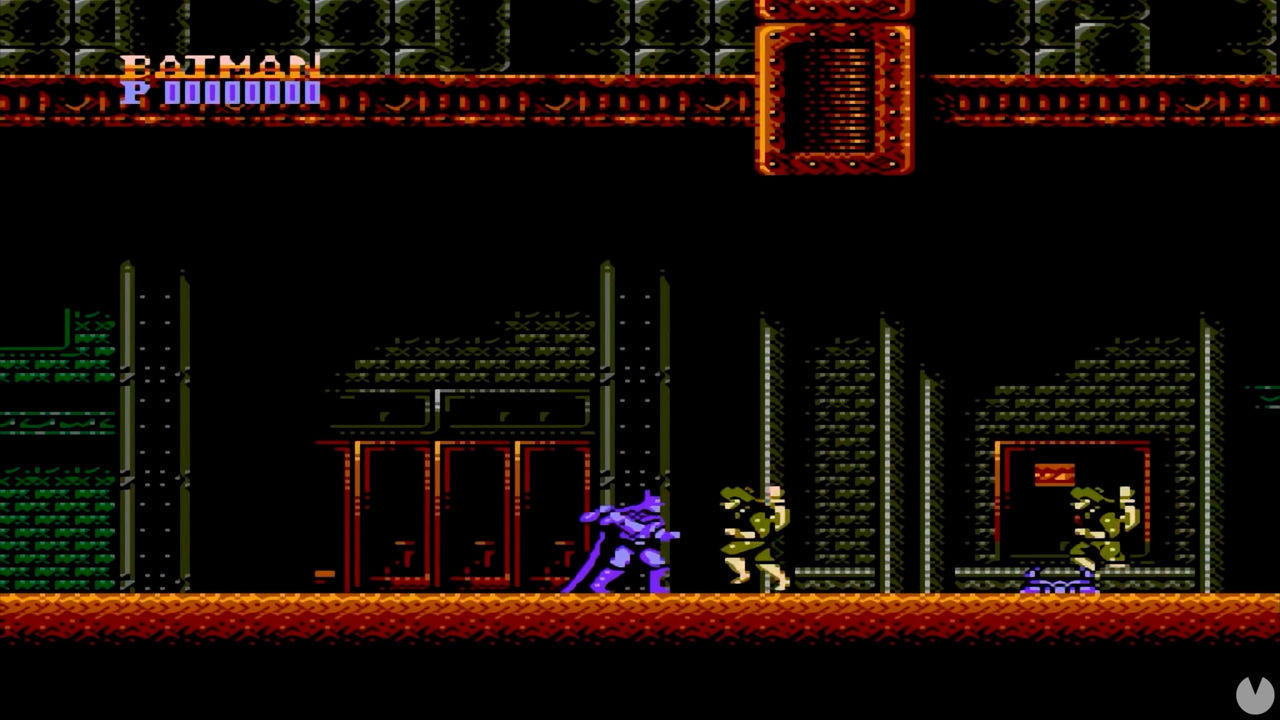Click the last health segment in the life bar
The height and width of the screenshot is (720, 1280).
point(313,95)
